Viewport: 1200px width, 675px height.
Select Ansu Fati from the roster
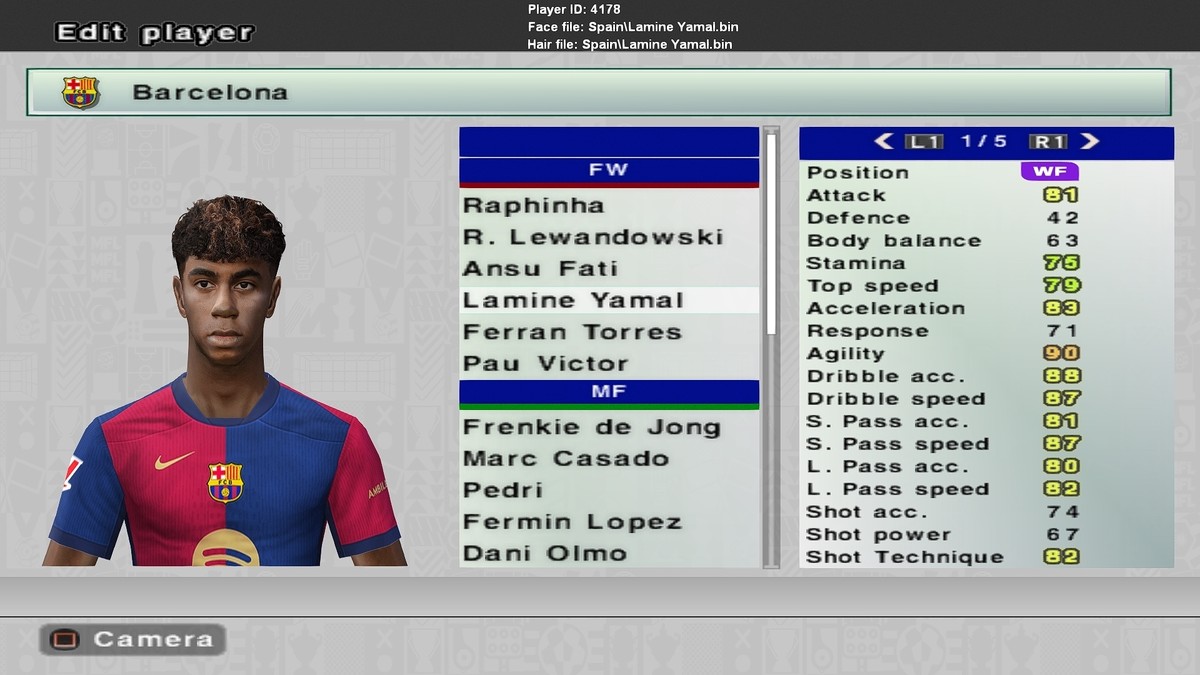click(x=540, y=269)
